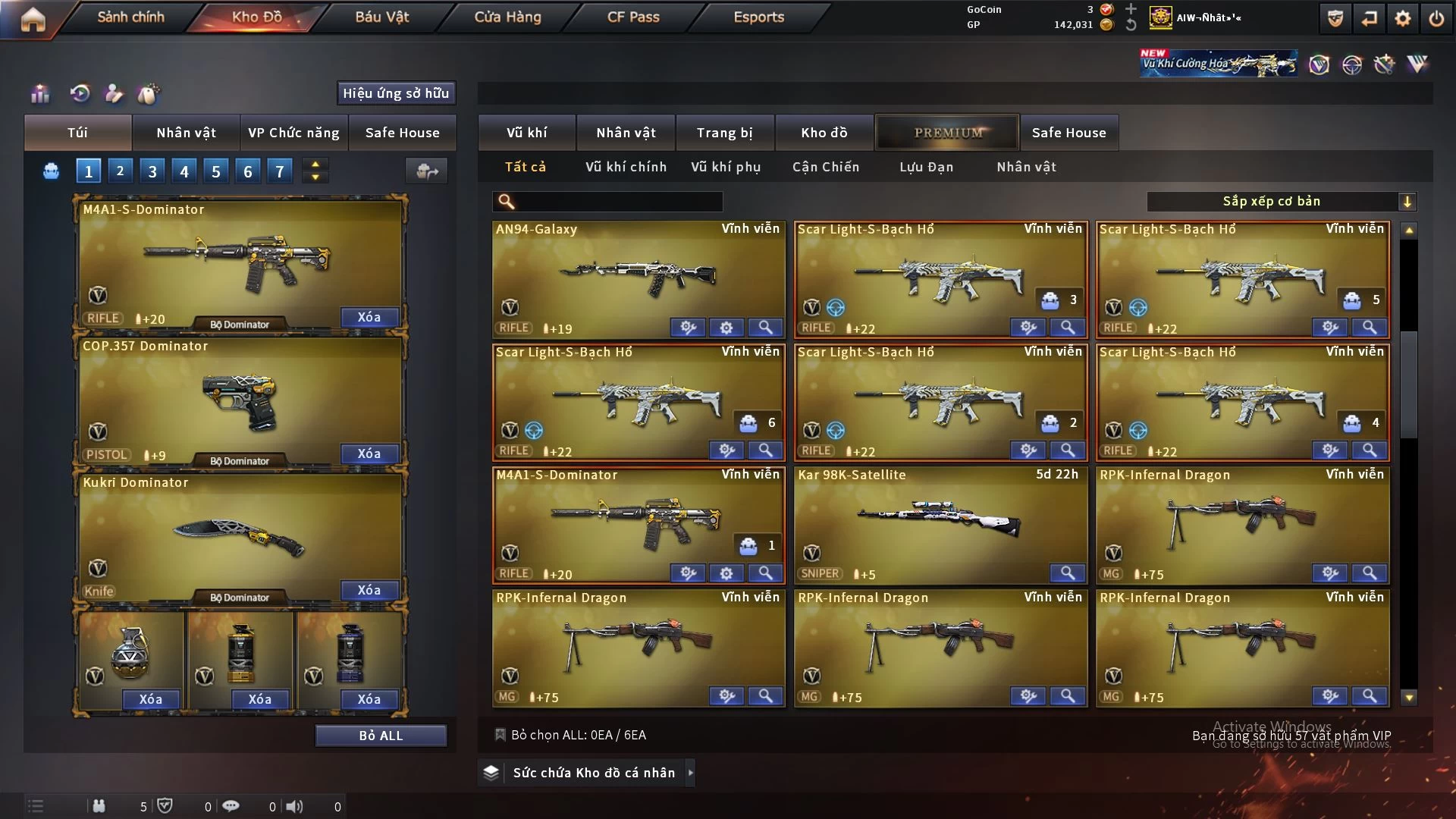Open the settings gear icon
1456x819 pixels.
1402,18
